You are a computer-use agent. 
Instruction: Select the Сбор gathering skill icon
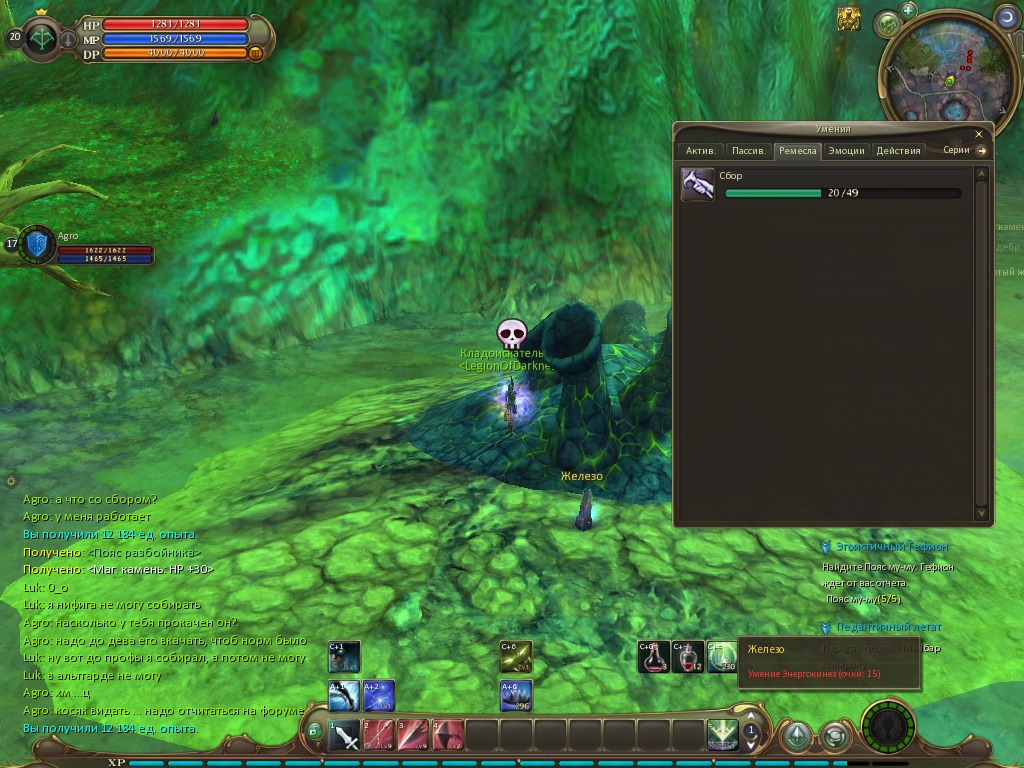[698, 185]
